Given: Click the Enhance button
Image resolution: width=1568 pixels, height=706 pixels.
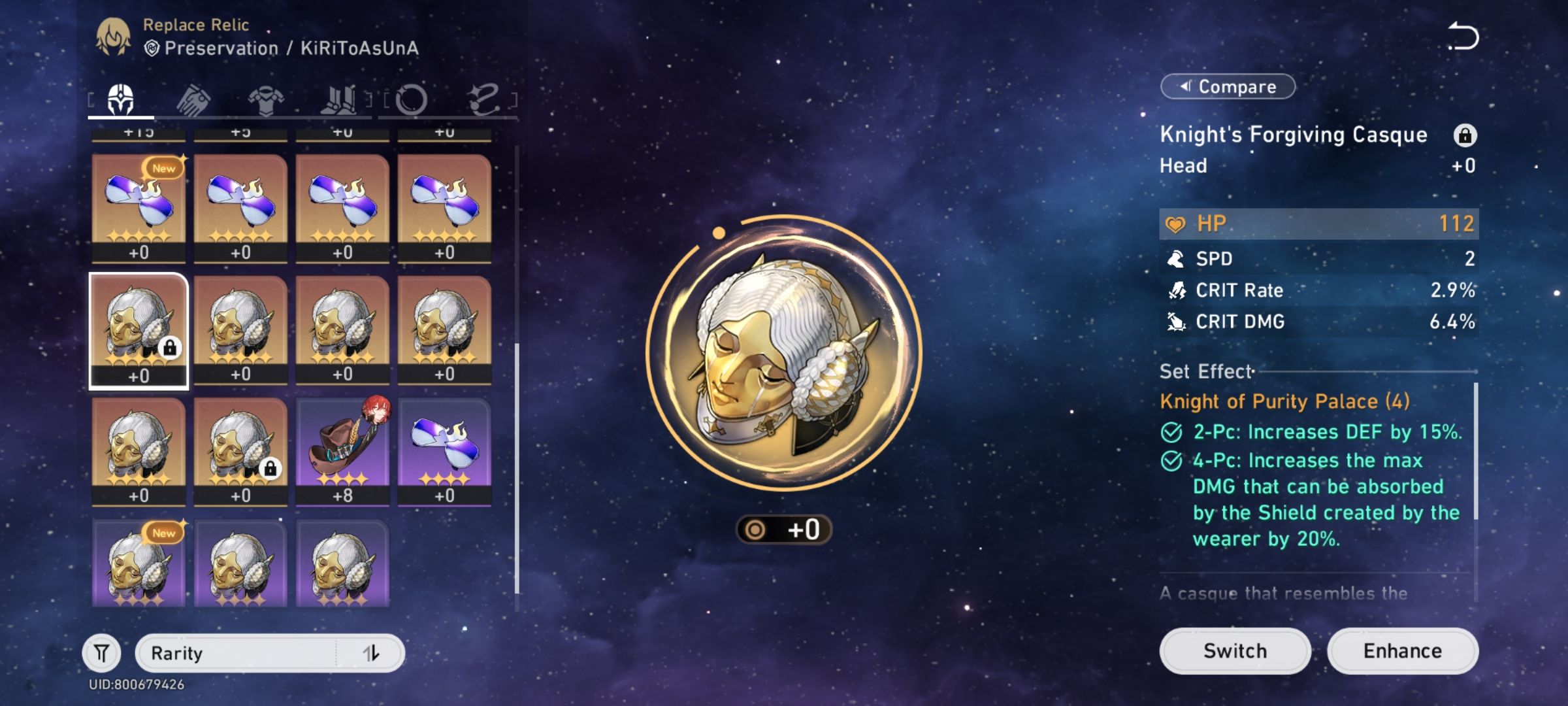Looking at the screenshot, I should [x=1403, y=650].
